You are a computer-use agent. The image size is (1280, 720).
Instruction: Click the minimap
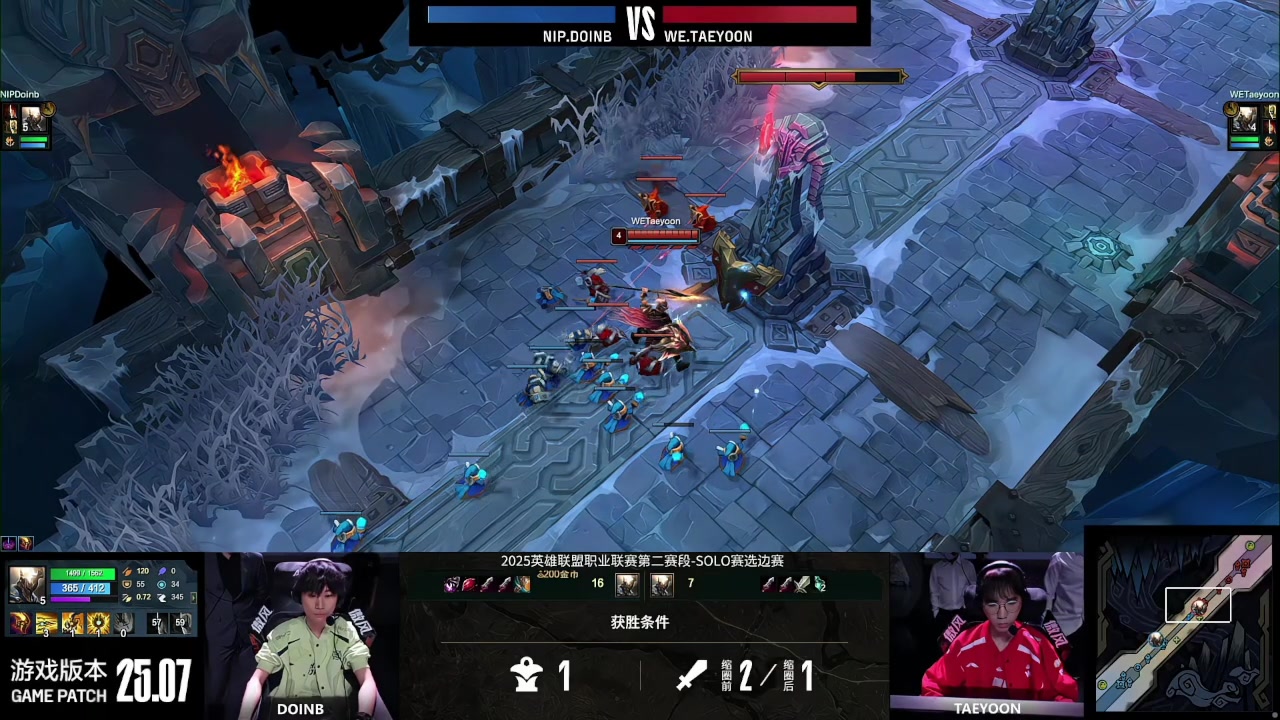point(1182,622)
